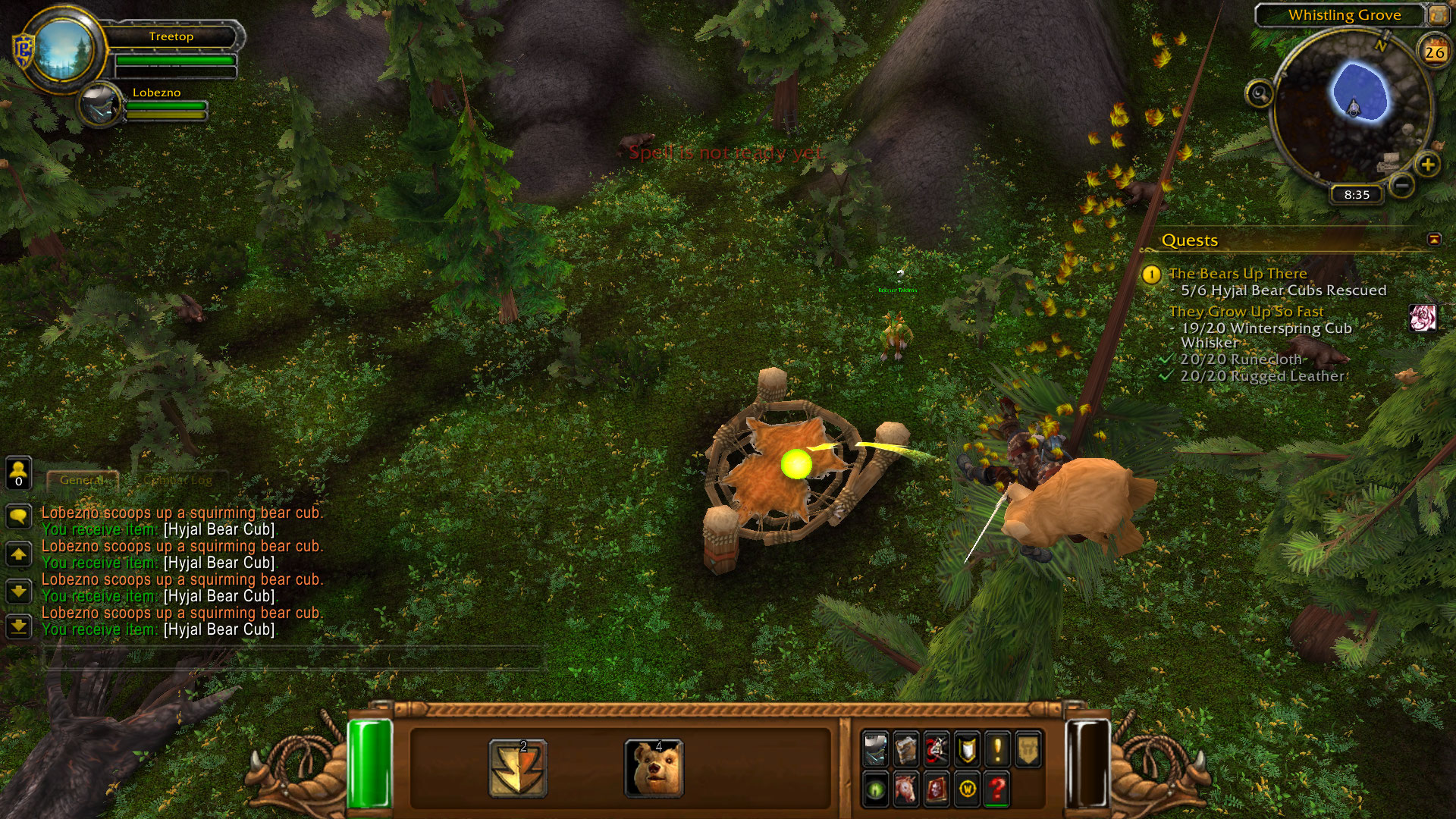This screenshot has height=819, width=1456.
Task: Open the horse head mounts collection button
Action: [x=905, y=790]
